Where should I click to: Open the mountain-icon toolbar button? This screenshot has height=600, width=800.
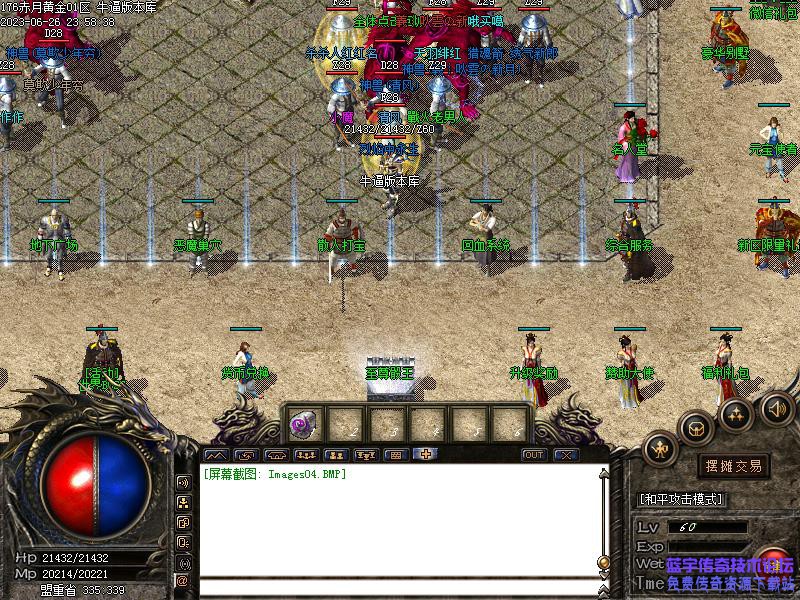click(x=215, y=455)
